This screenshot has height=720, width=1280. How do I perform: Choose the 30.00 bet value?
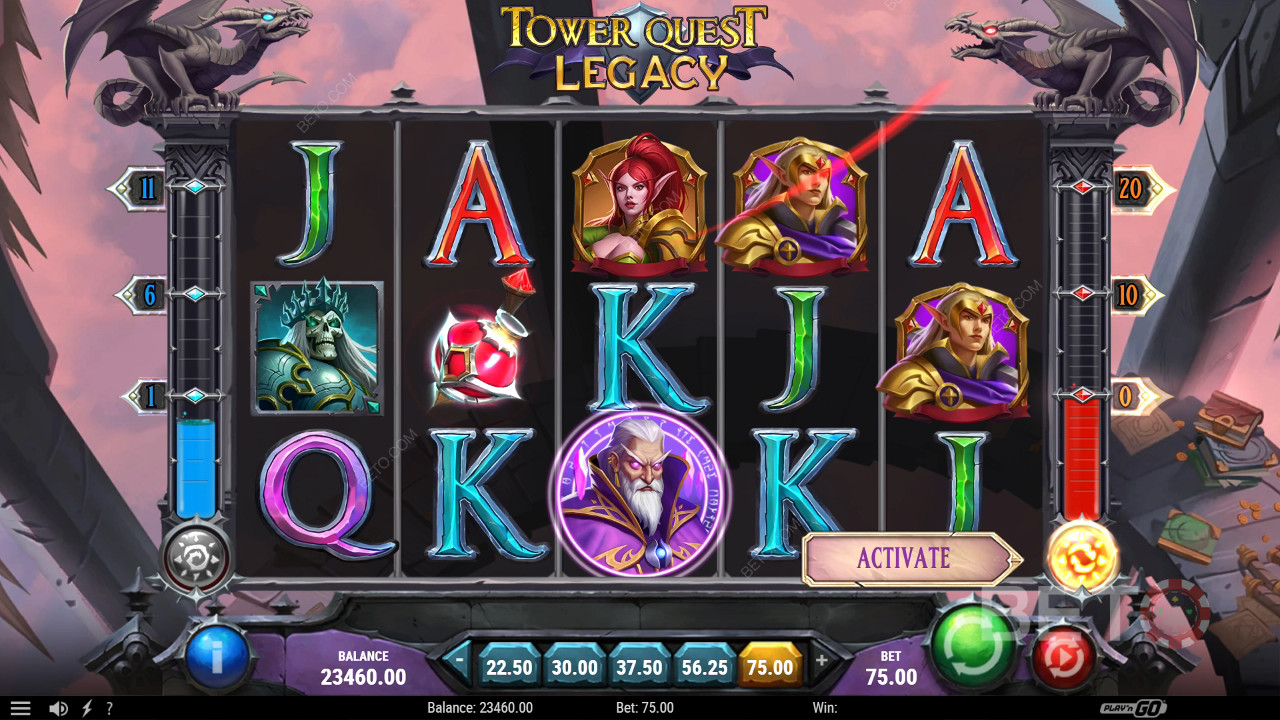pyautogui.click(x=574, y=667)
